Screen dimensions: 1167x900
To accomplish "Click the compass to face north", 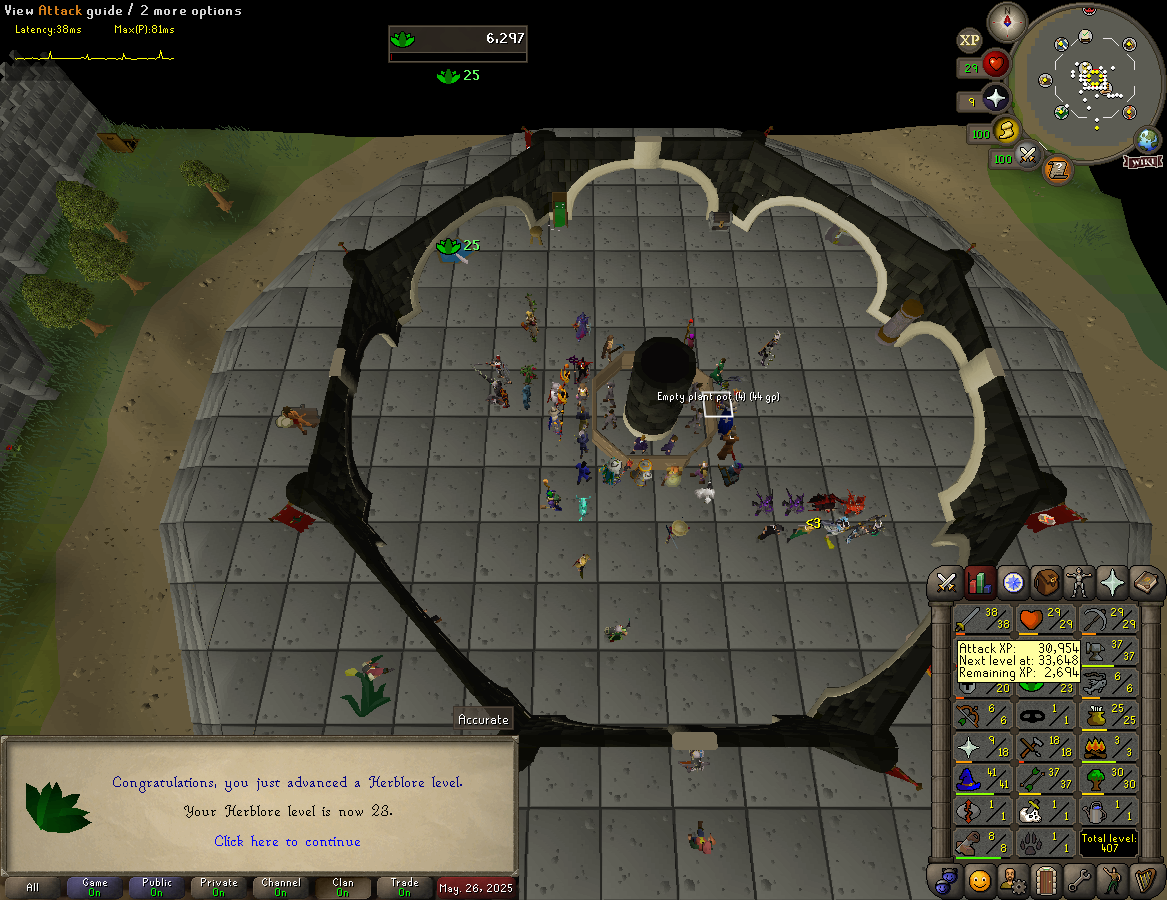I will (1007, 21).
